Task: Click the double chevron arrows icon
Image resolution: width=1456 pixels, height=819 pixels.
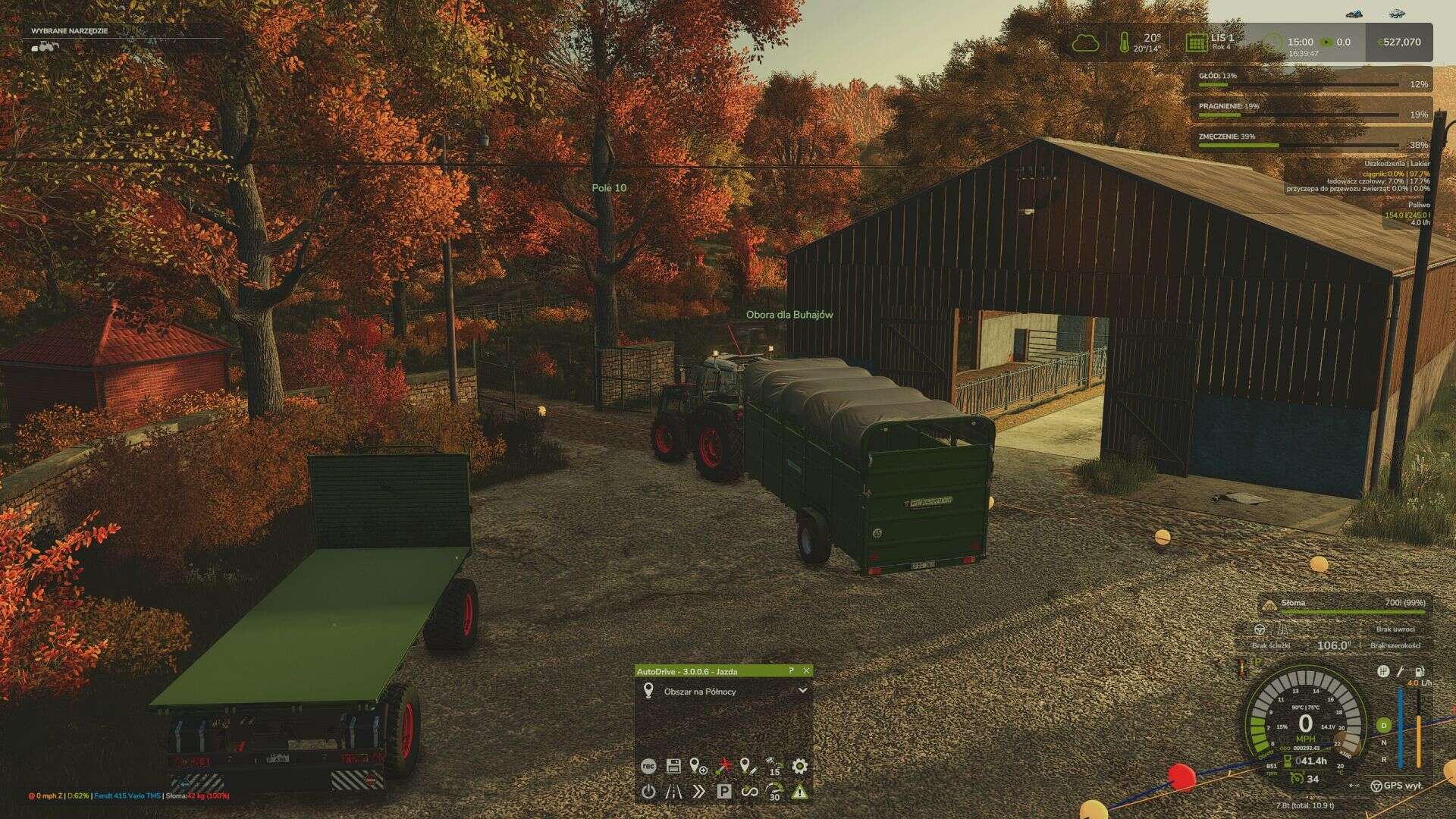Action: [x=698, y=792]
